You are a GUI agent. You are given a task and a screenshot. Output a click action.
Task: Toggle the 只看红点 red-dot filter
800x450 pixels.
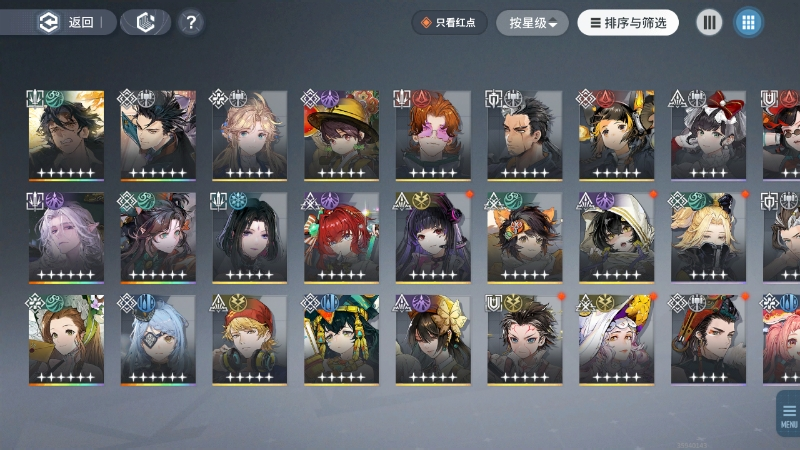[450, 23]
